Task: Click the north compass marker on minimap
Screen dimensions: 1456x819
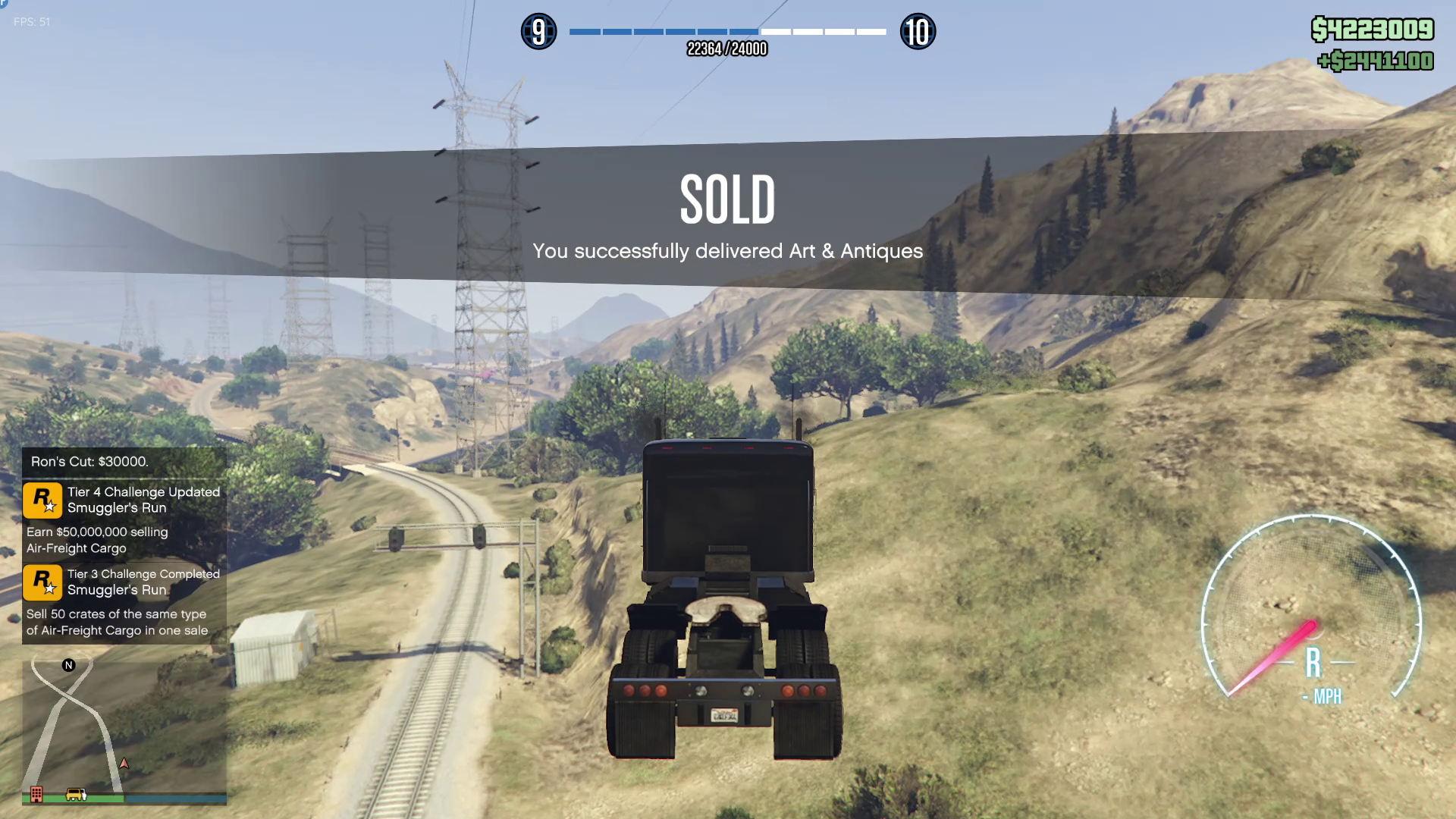Action: 69,665
